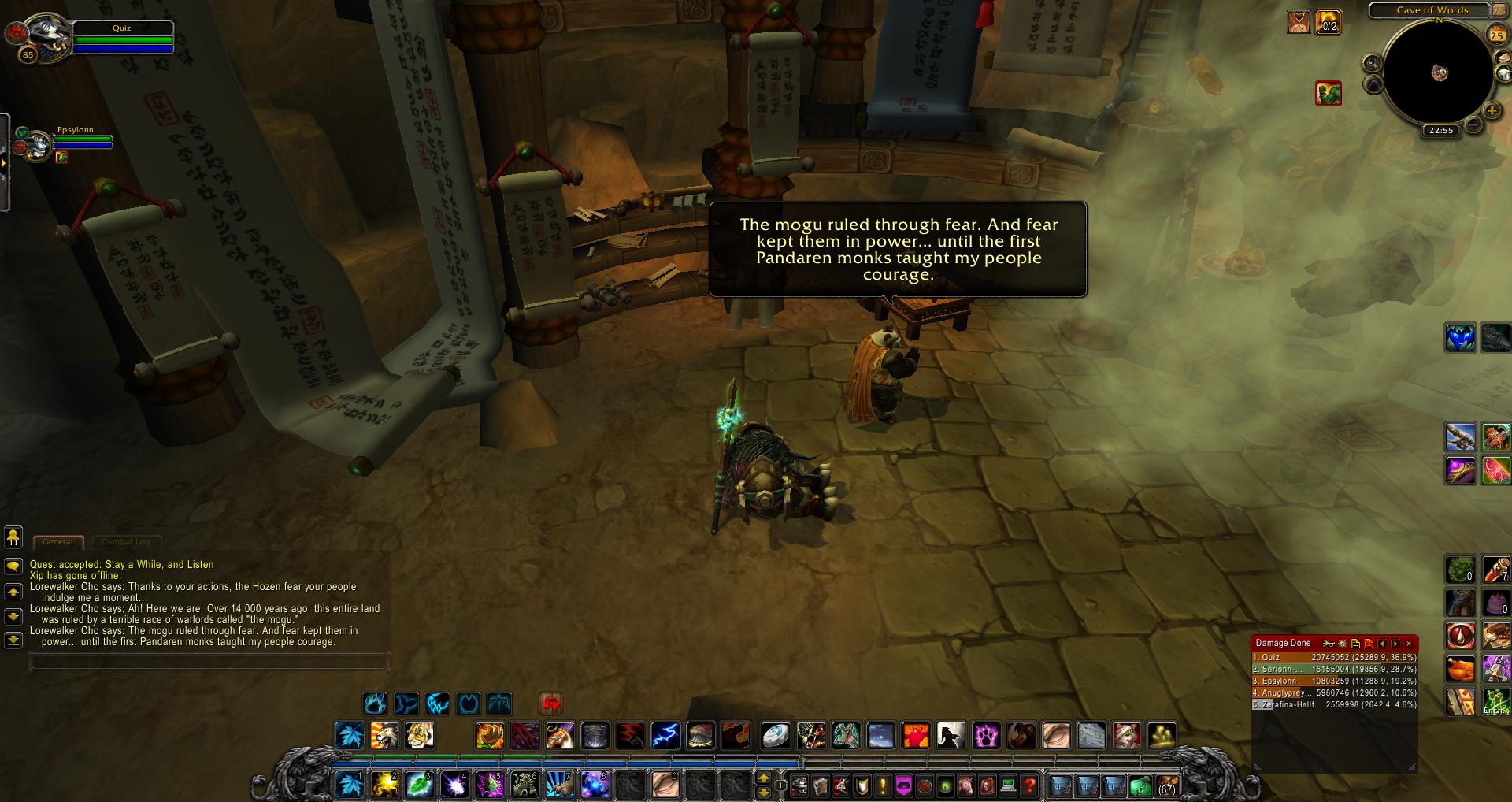
Task: Activate the blue leaf ability in slot 1
Action: (350, 785)
